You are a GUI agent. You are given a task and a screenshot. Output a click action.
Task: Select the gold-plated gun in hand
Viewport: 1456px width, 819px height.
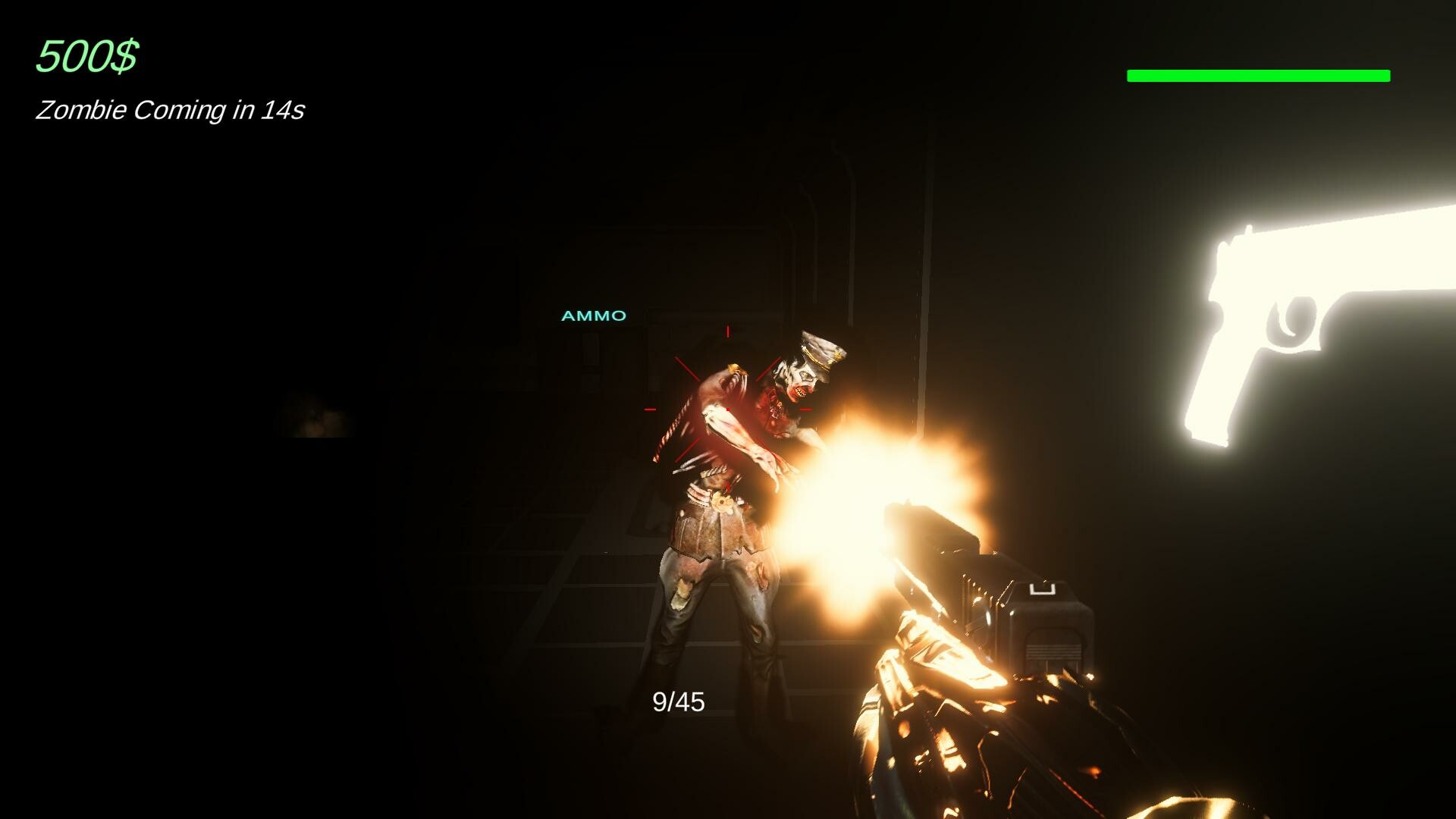point(986,682)
